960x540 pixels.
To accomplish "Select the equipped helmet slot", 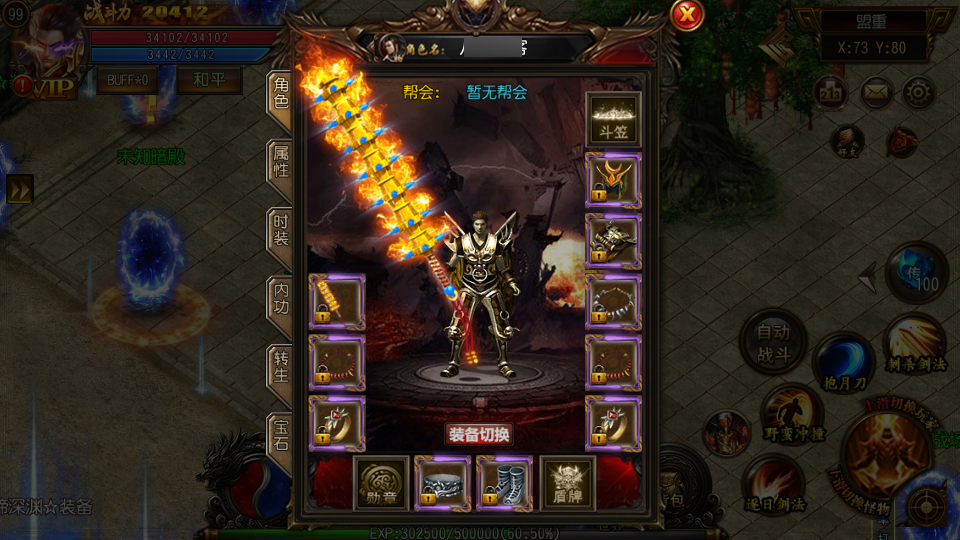I will 613,180.
